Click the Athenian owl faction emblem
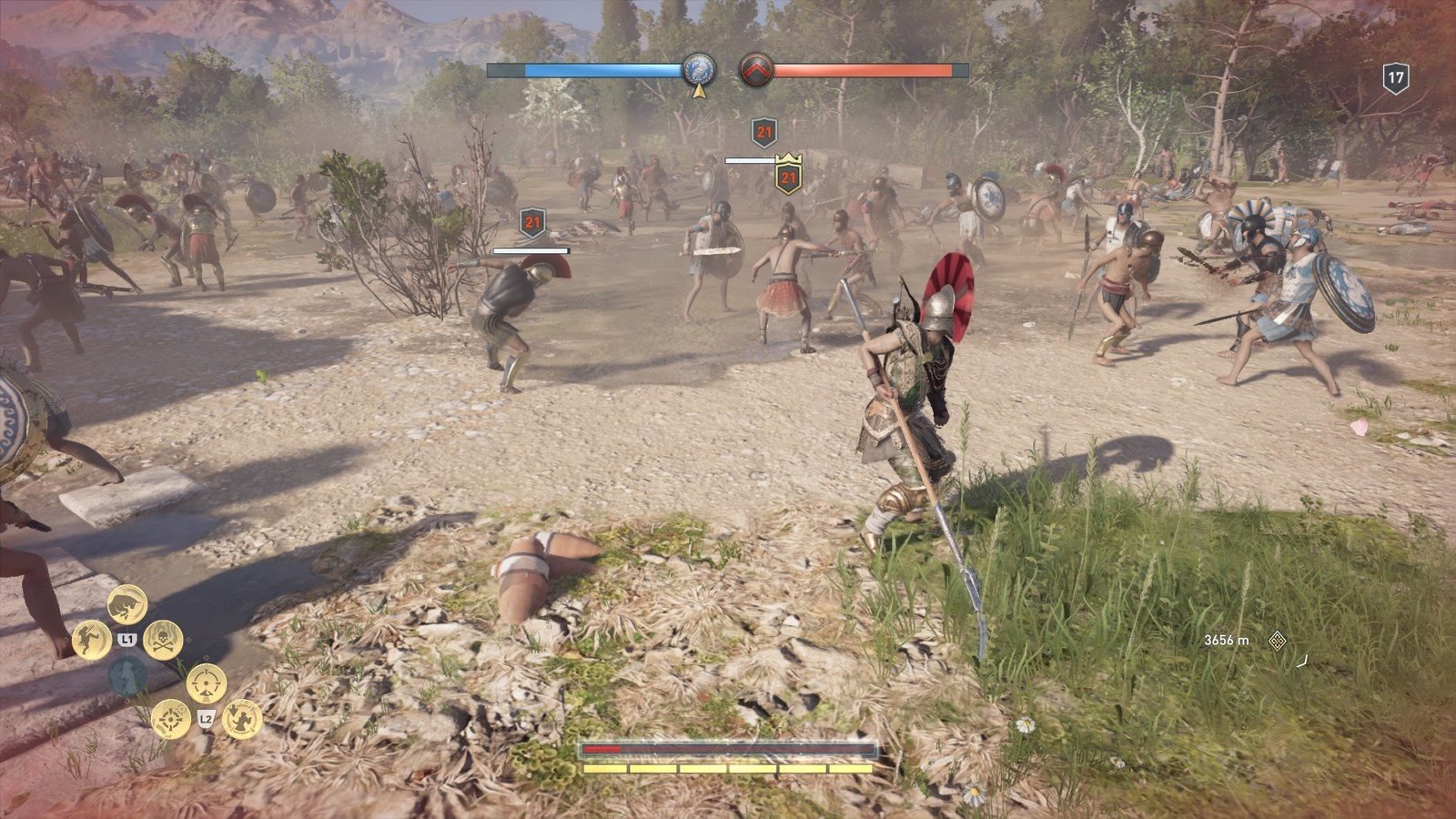1456x819 pixels. point(699,70)
